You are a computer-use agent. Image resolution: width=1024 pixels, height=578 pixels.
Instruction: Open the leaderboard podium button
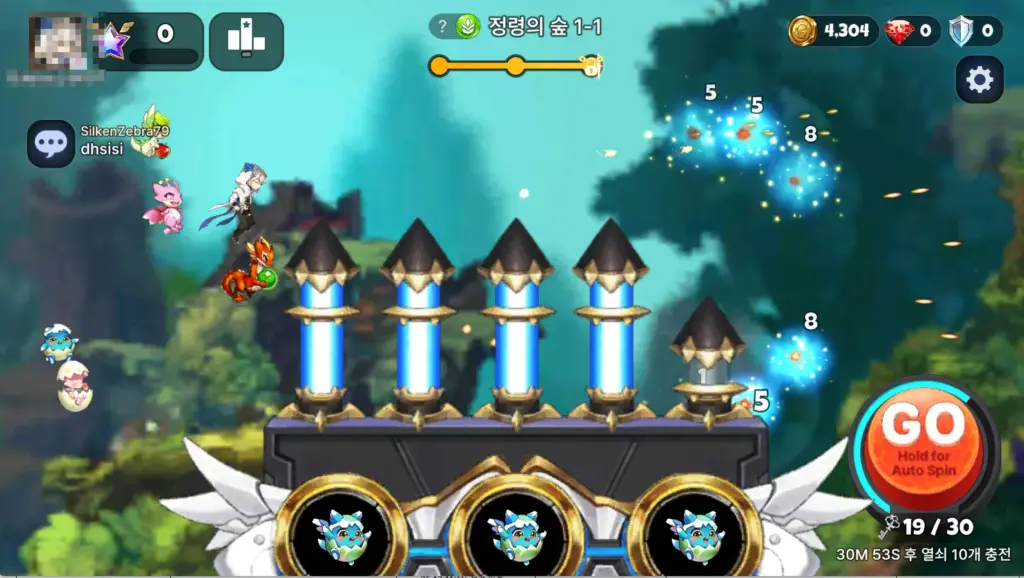point(246,40)
